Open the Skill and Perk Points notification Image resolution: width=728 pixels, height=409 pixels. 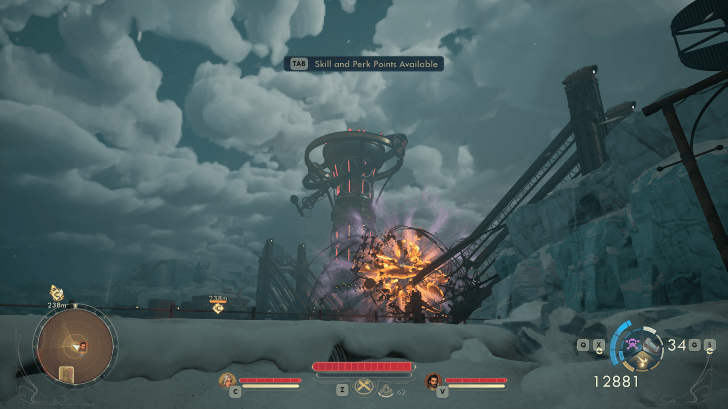364,63
